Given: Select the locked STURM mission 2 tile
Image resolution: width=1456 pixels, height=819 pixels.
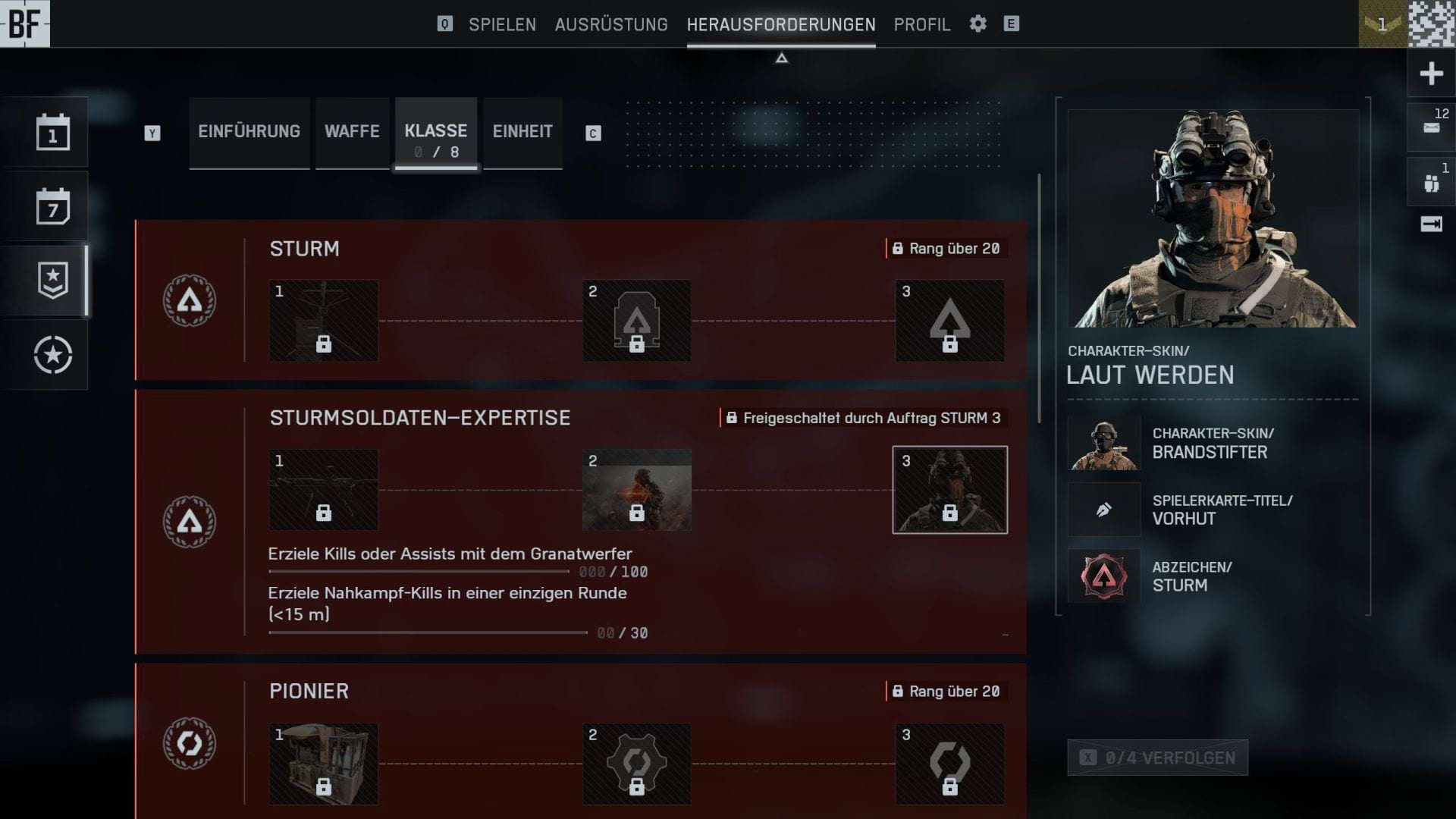Looking at the screenshot, I should coord(637,321).
